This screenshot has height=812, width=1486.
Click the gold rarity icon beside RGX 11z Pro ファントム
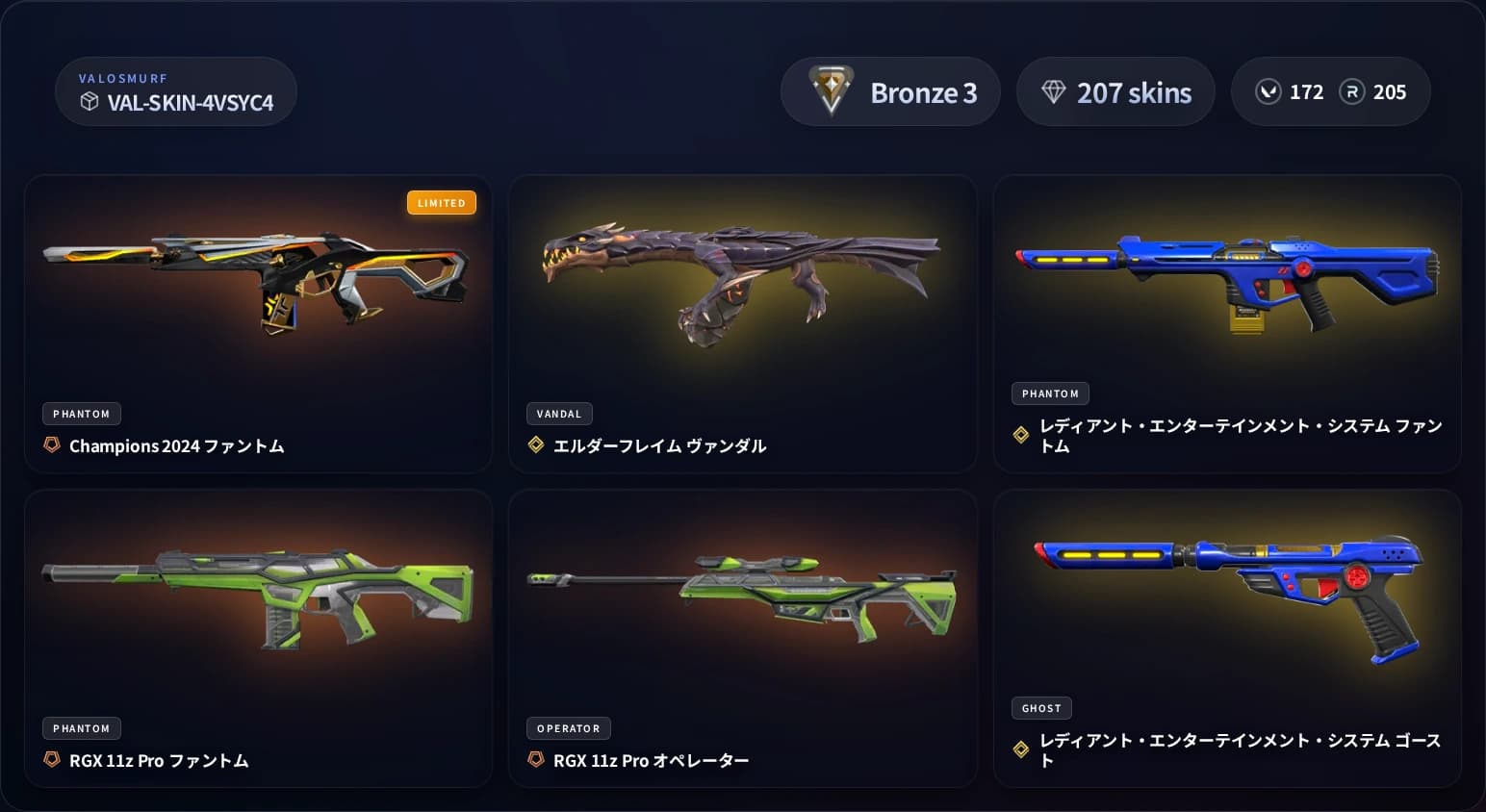tap(50, 760)
